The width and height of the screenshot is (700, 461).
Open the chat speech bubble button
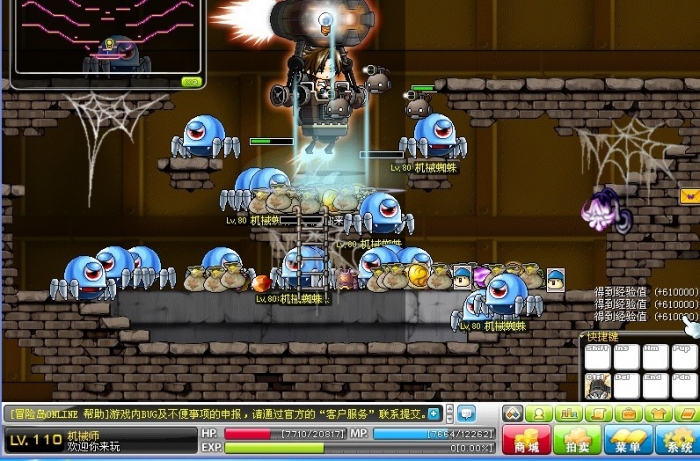[467, 413]
